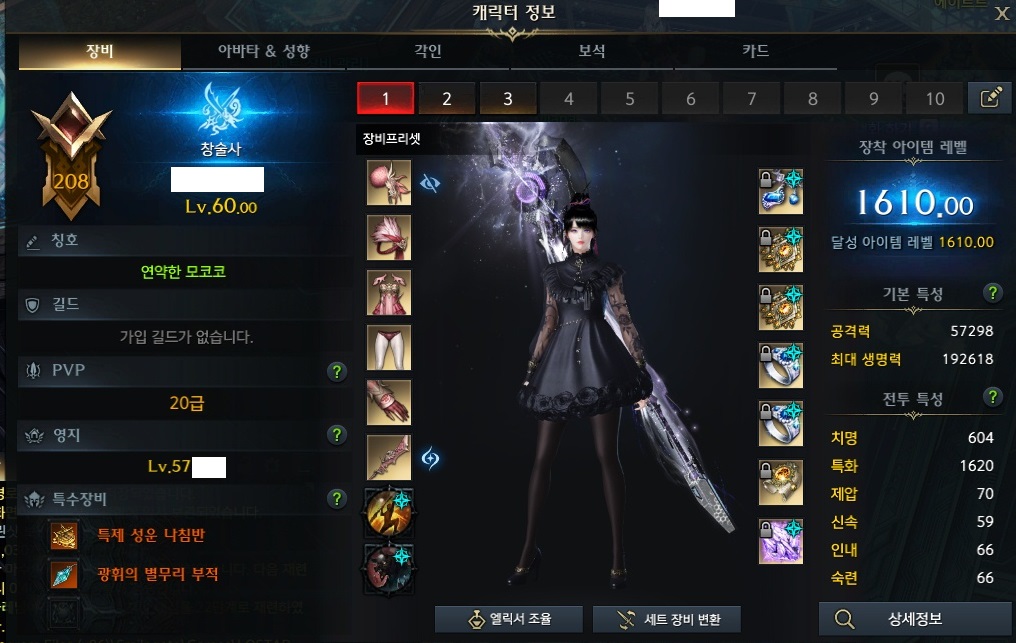Select the pink helmet equipment slot
Viewport: 1016px width, 643px height.
pyautogui.click(x=389, y=183)
